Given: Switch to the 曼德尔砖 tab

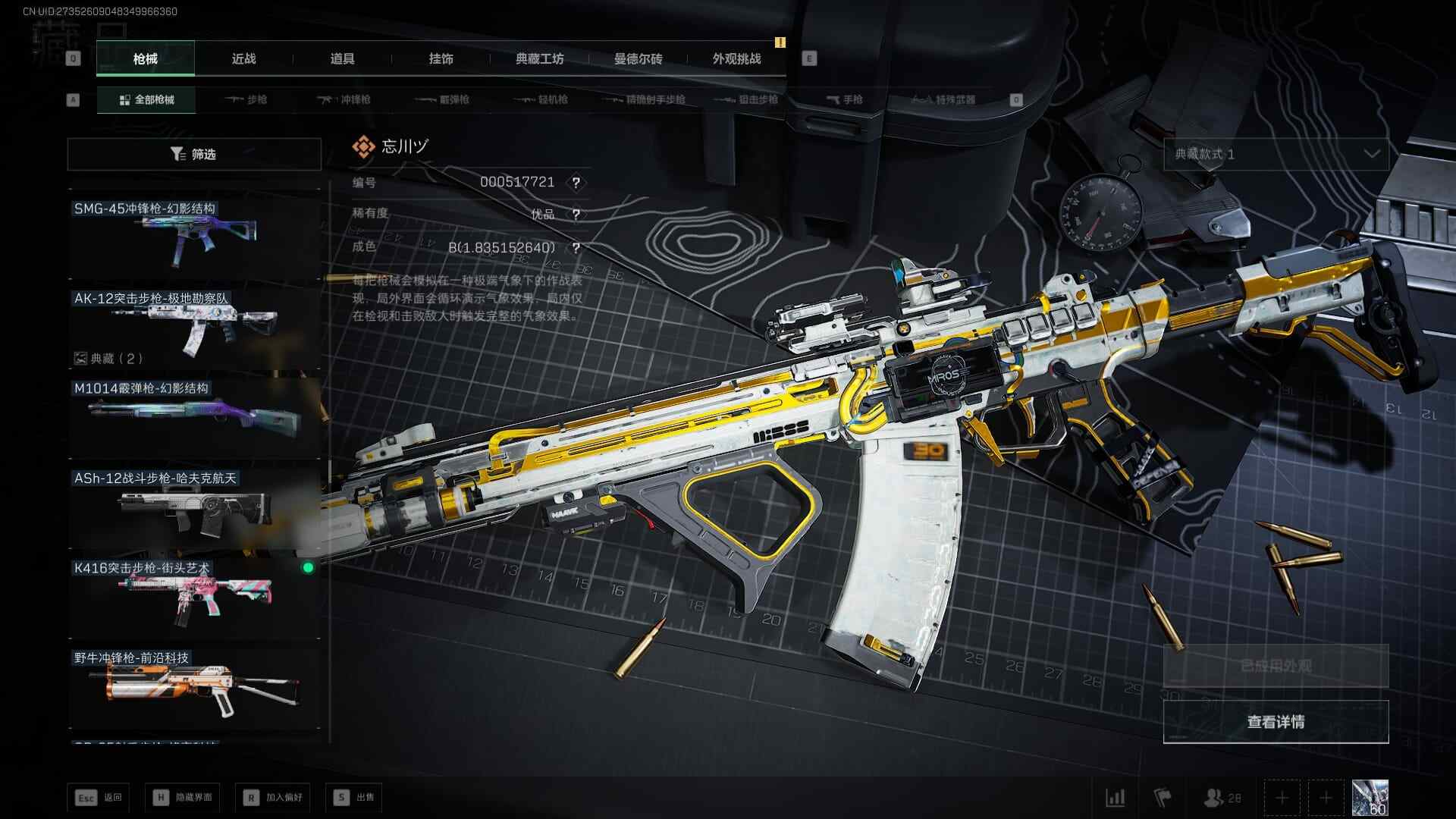Looking at the screenshot, I should [638, 58].
